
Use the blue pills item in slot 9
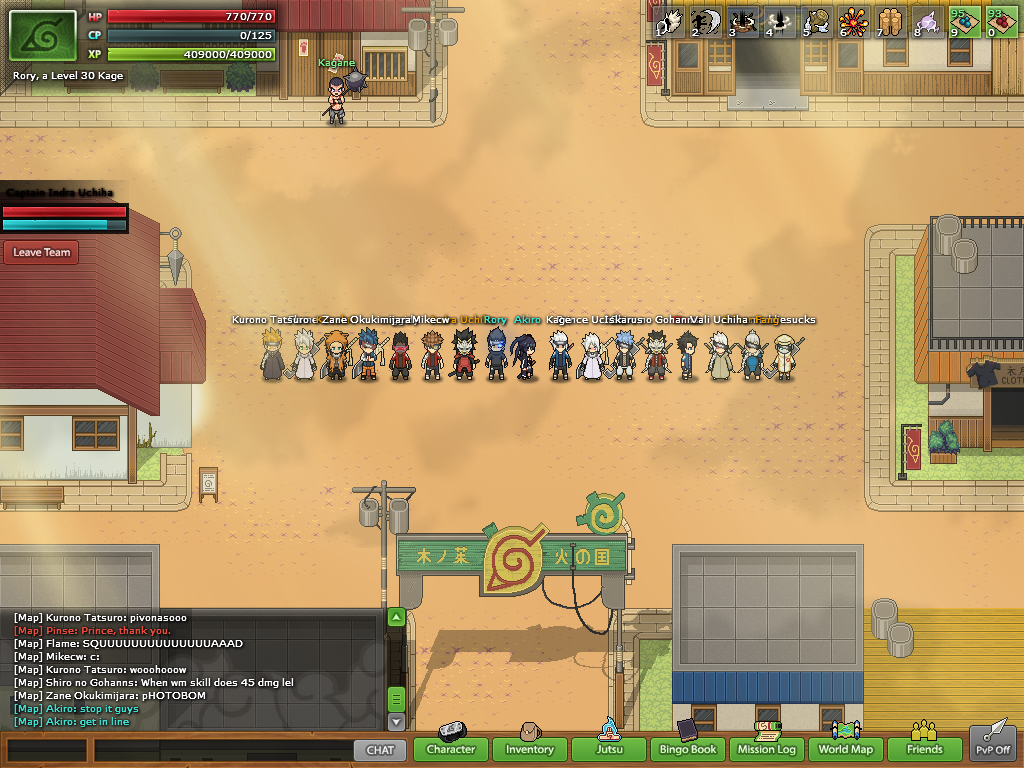click(965, 22)
